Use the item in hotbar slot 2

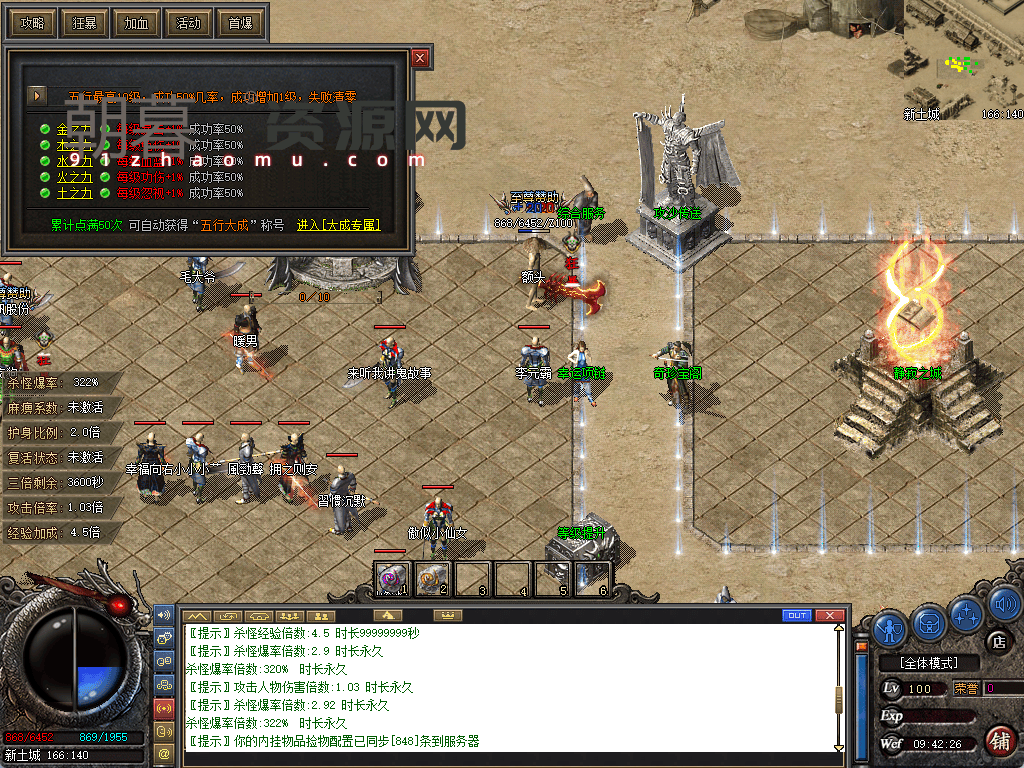point(432,578)
